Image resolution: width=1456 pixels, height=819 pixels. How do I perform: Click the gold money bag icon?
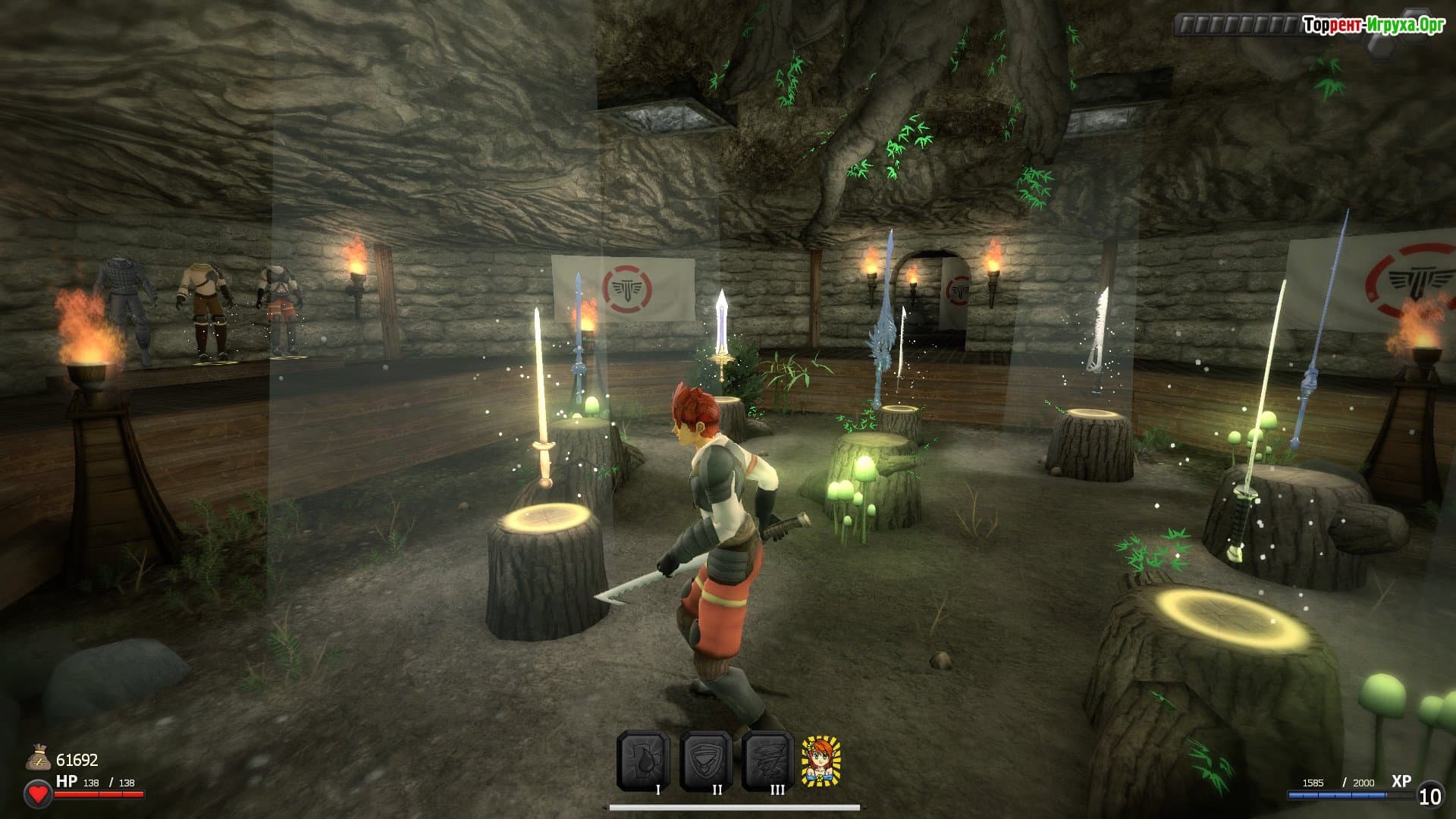point(38,758)
